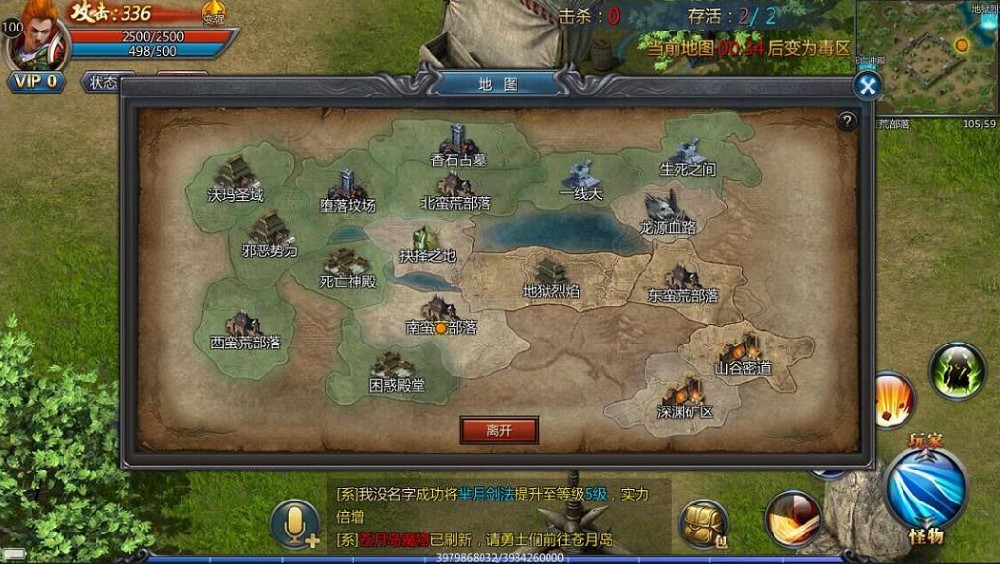Select 山谷密道 on the map

click(x=742, y=354)
